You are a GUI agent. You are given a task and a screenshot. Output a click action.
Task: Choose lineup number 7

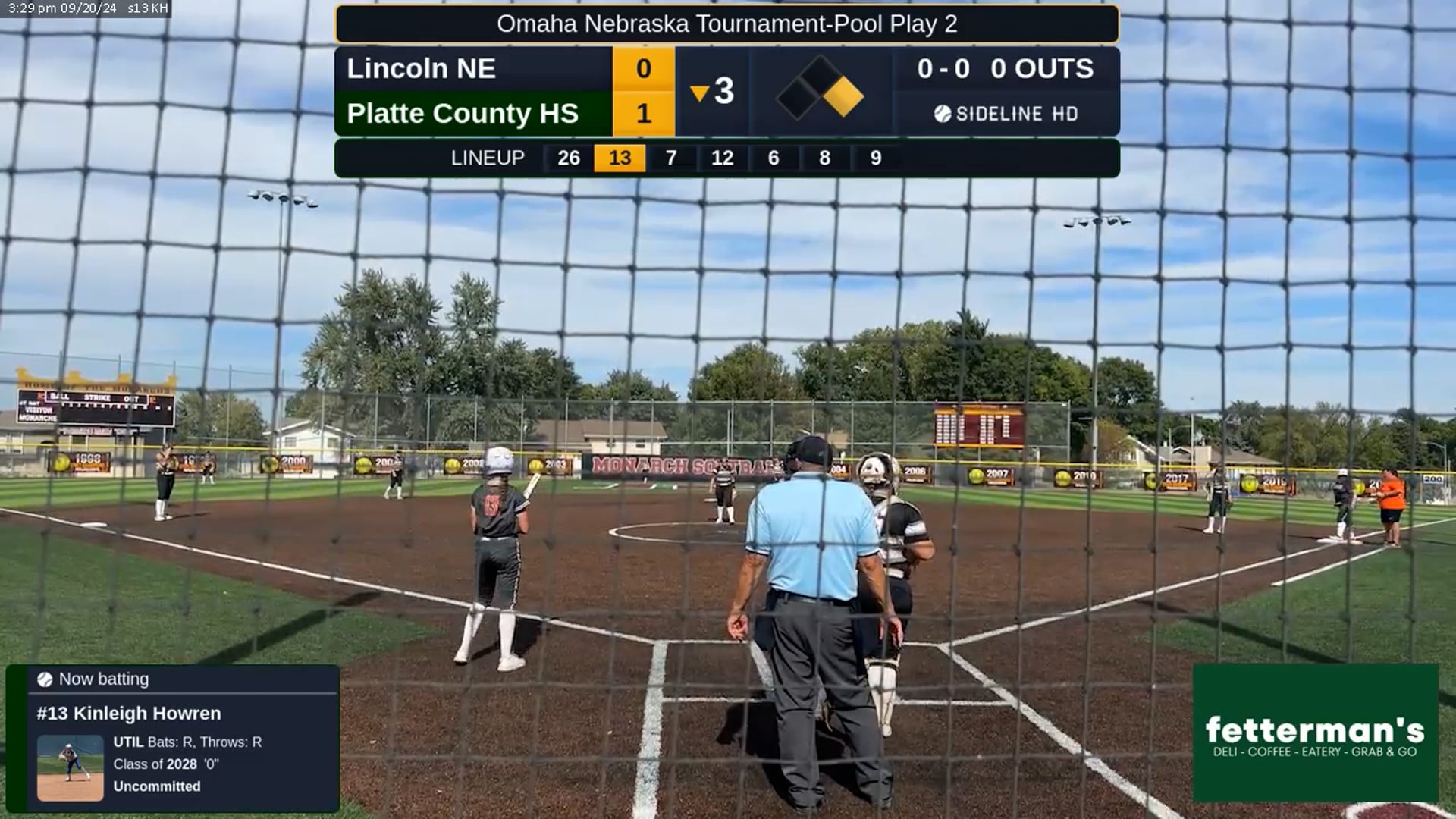[671, 158]
